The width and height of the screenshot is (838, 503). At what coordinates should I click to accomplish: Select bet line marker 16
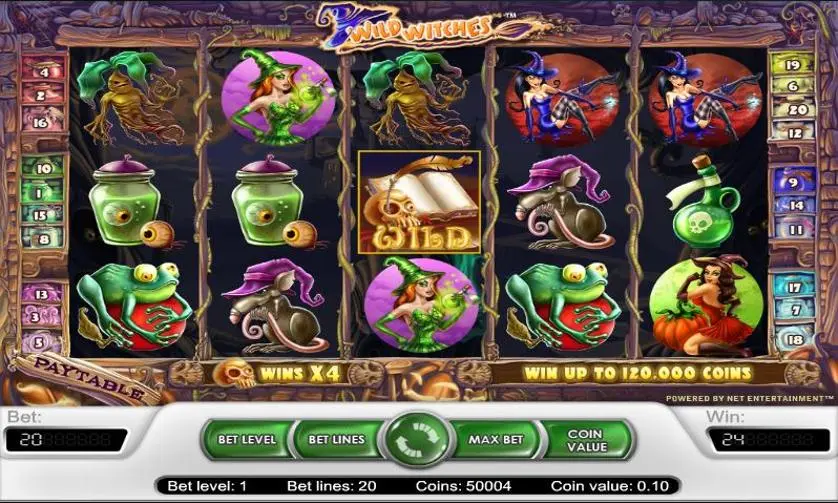tap(41, 123)
